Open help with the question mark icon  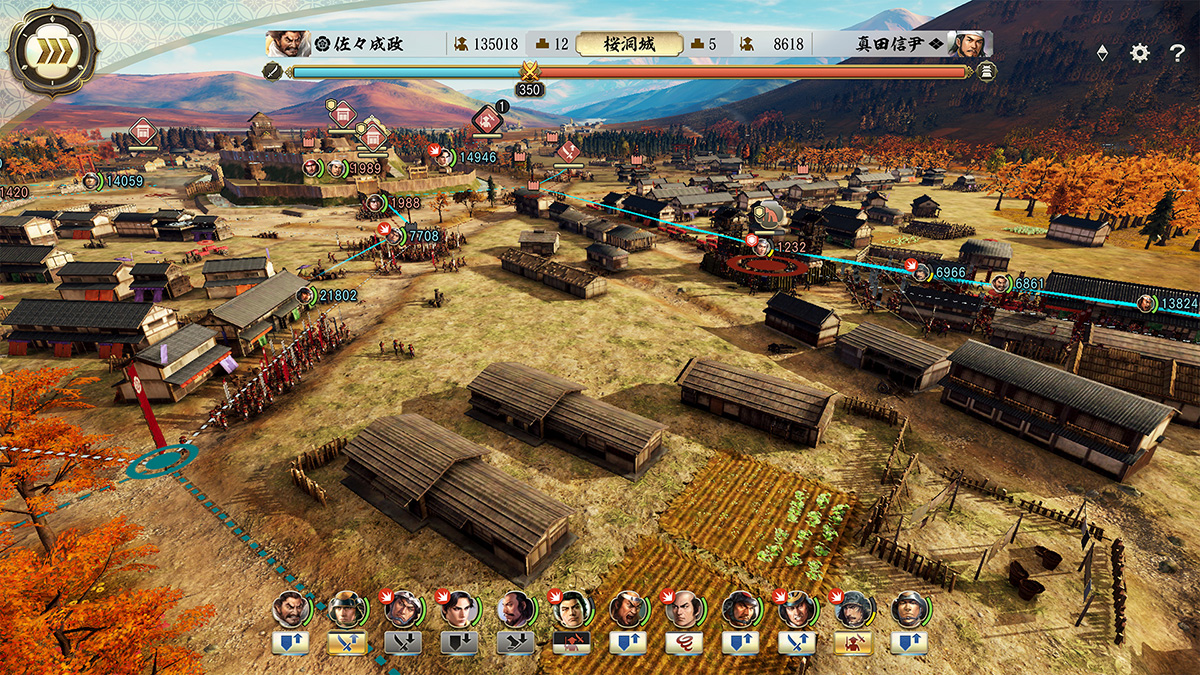(x=1177, y=53)
